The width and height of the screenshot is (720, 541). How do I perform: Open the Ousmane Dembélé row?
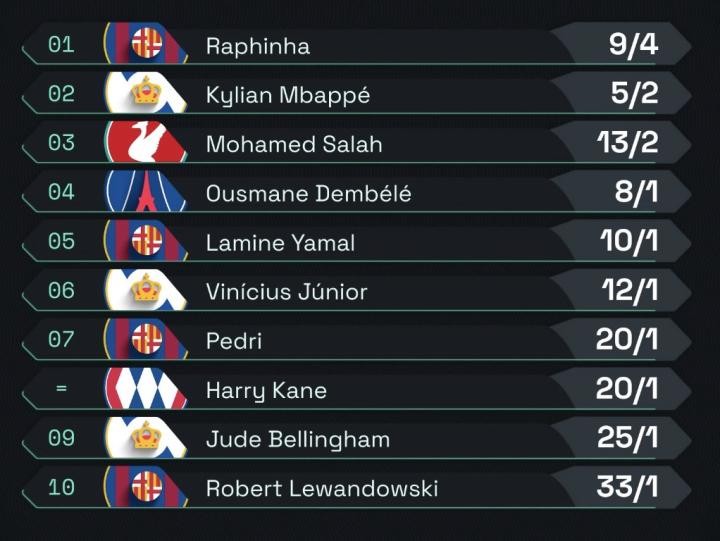tap(308, 193)
